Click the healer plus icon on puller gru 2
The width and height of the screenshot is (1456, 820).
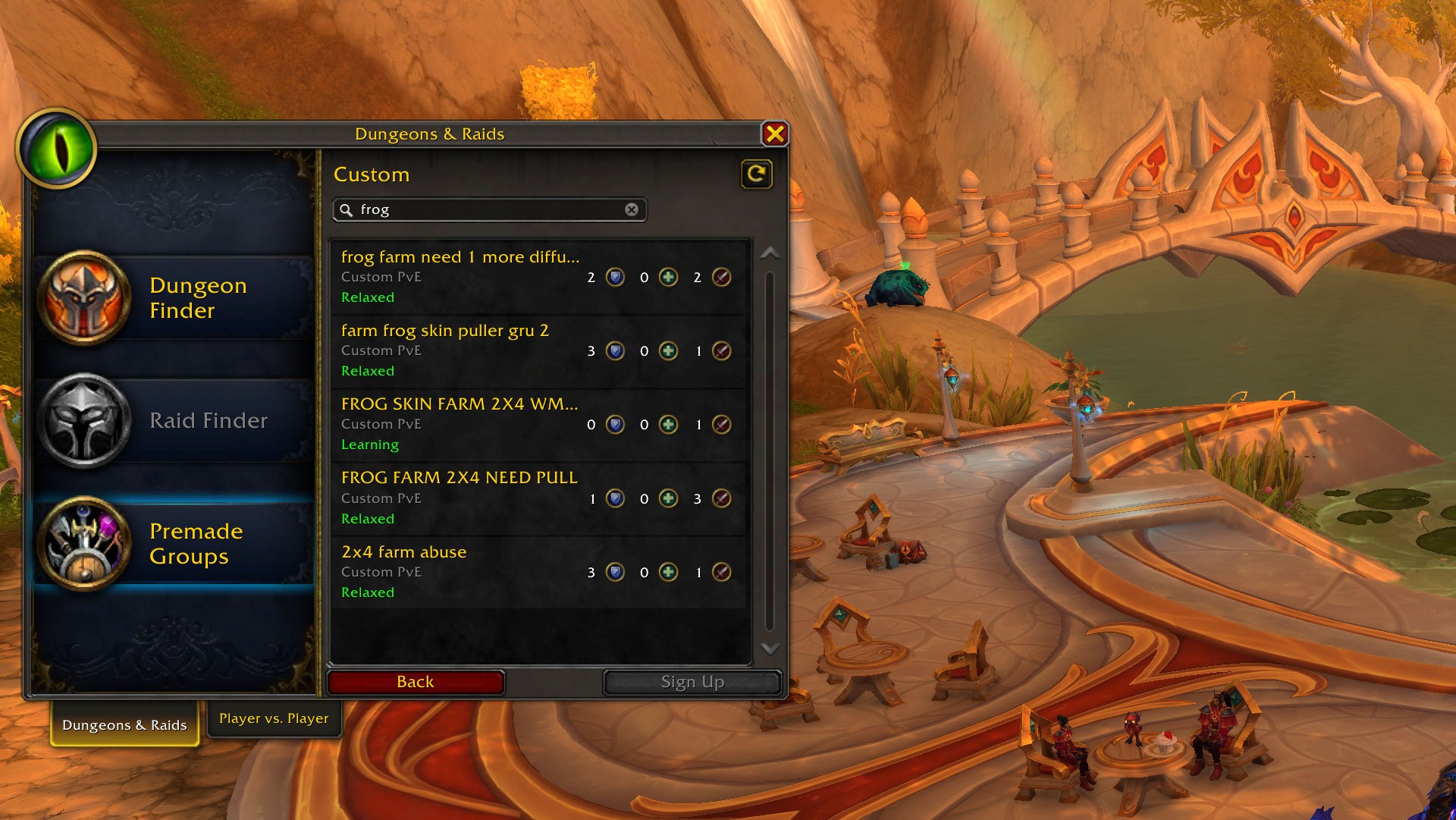[x=667, y=350]
